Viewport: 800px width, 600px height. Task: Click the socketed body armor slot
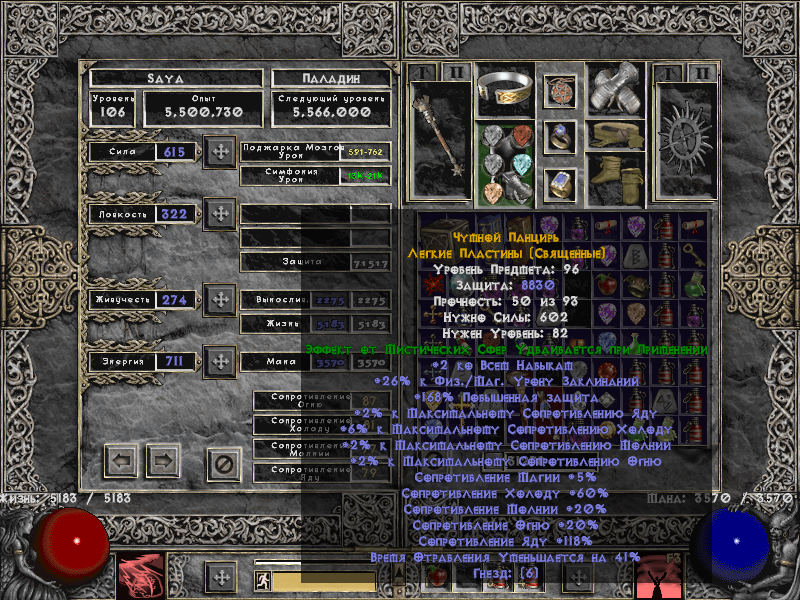click(x=504, y=162)
